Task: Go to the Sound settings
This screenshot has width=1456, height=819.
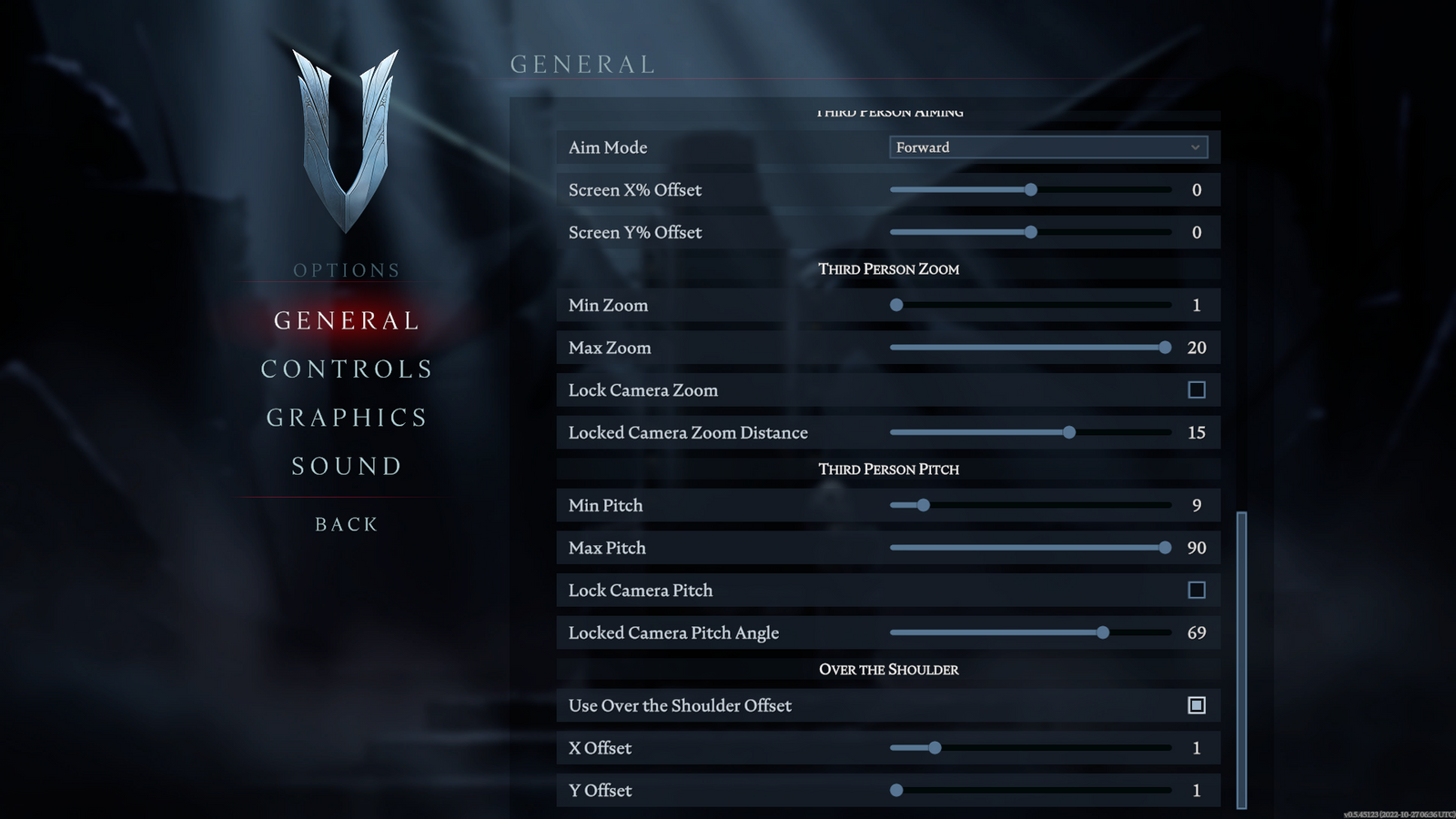Action: pyautogui.click(x=347, y=467)
